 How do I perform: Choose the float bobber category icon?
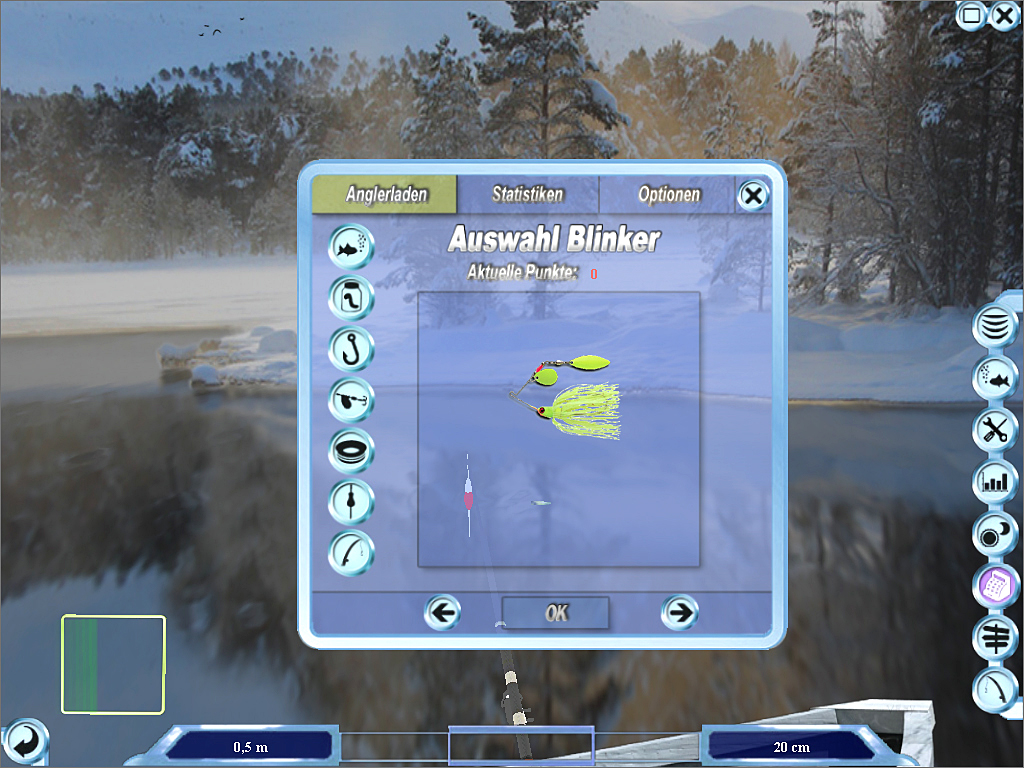click(351, 501)
